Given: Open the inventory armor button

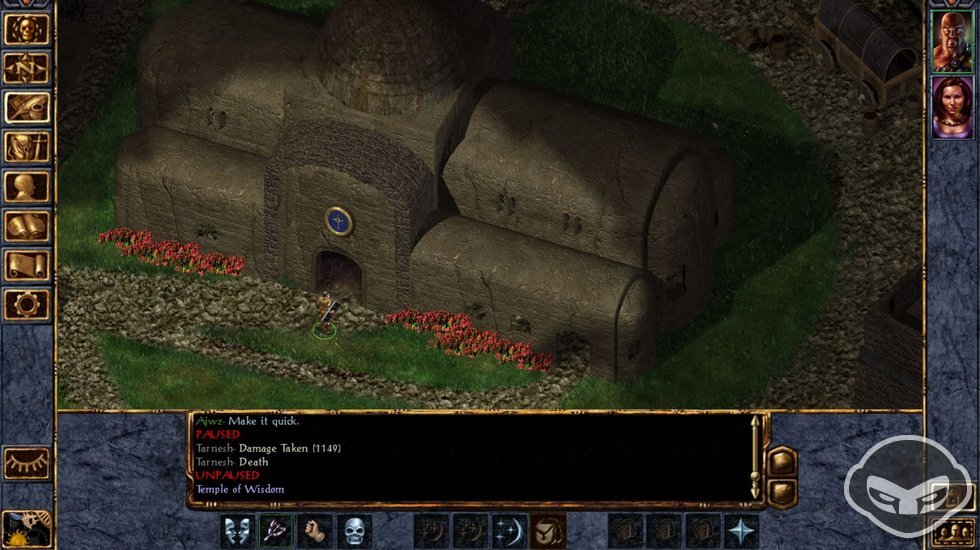Looking at the screenshot, I should (x=26, y=147).
